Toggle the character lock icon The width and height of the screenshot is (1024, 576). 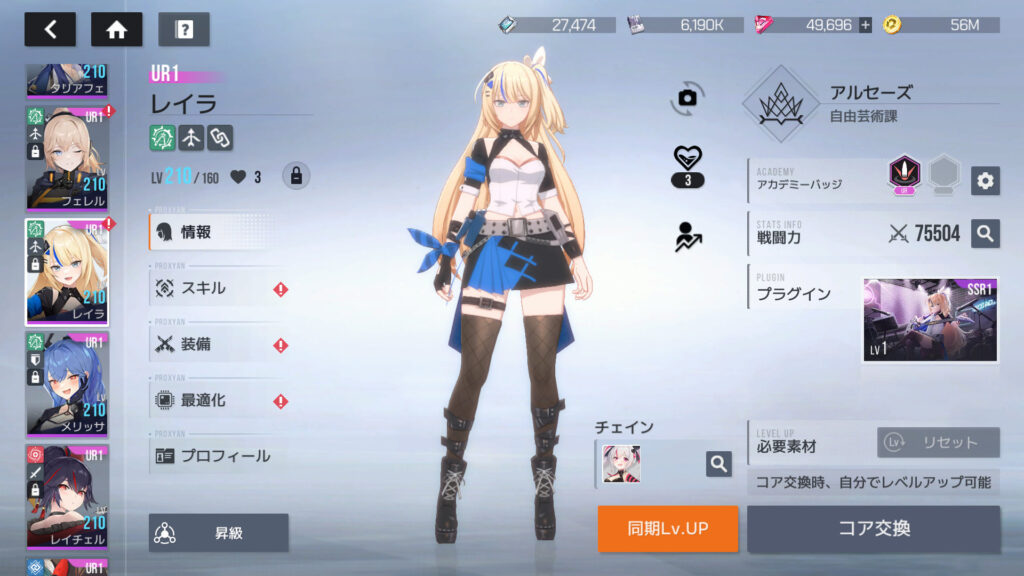(x=295, y=176)
